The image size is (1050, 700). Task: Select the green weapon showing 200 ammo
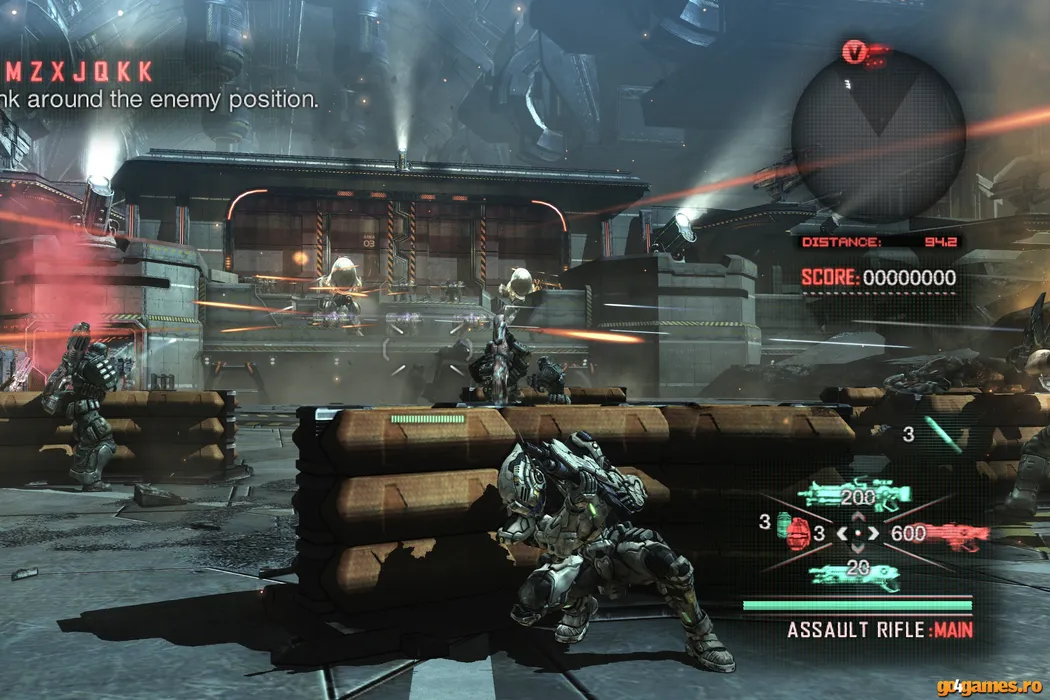click(x=856, y=494)
